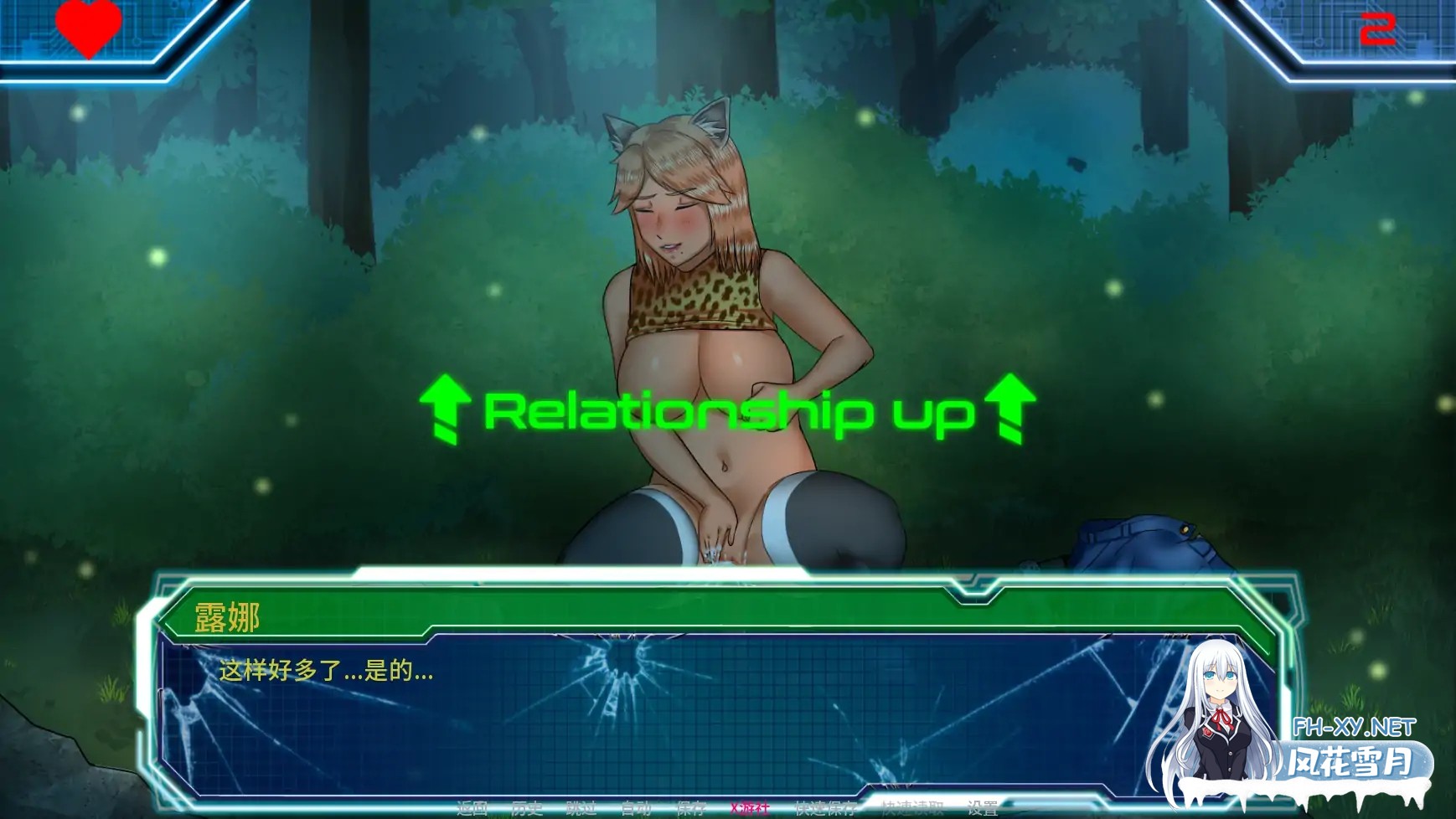The width and height of the screenshot is (1456, 819).
Task: Open the 历史 (History) log
Action: tap(527, 808)
